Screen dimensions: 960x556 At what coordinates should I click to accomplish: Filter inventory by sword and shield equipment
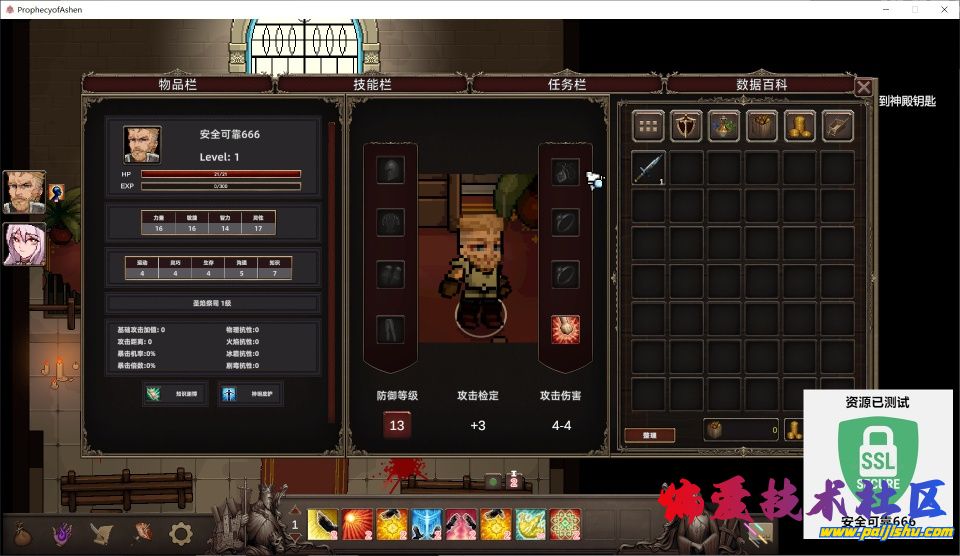click(686, 126)
